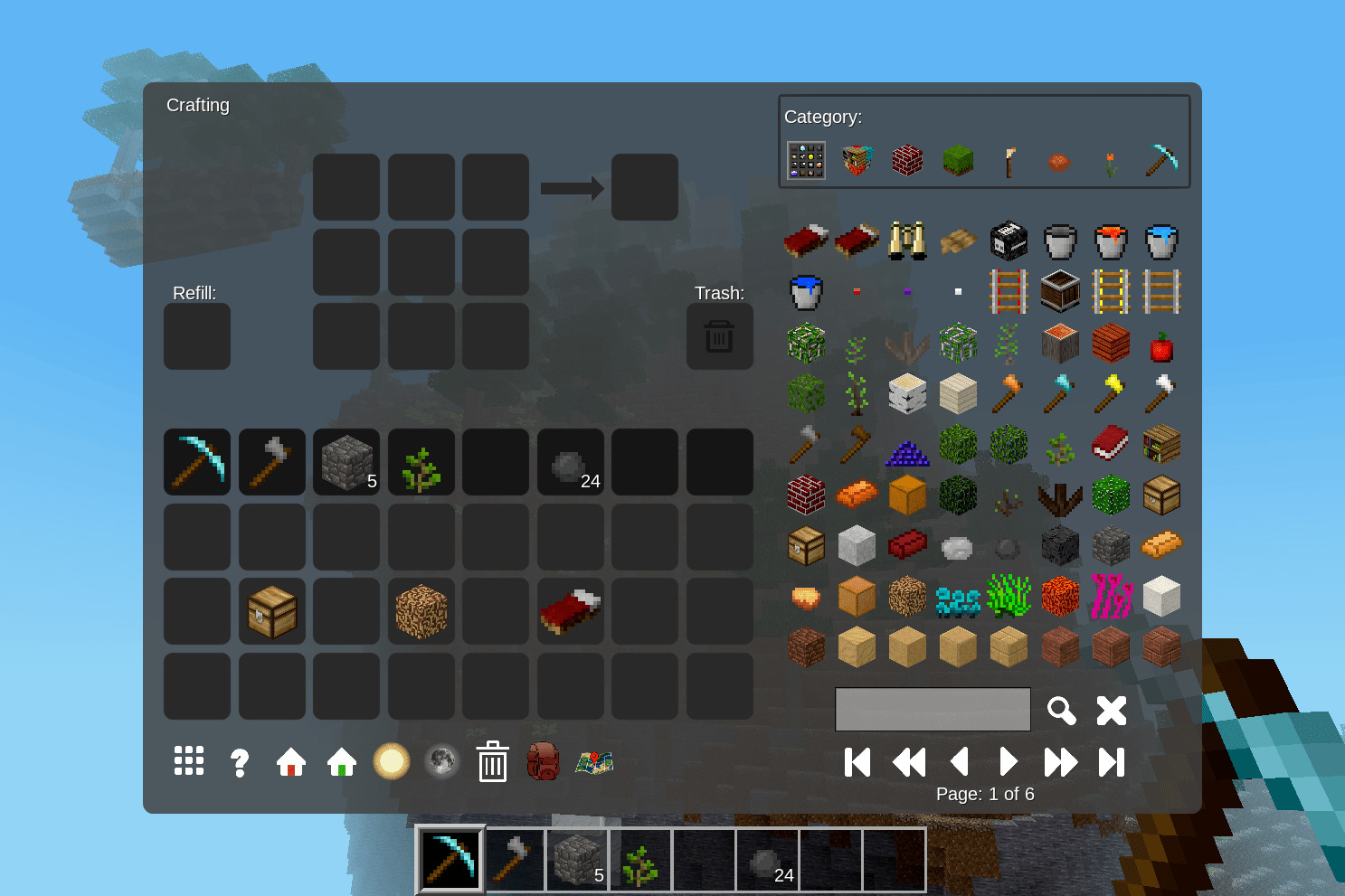Screen dimensions: 1345x896
Task: Click the help question mark icon
Action: [x=240, y=762]
